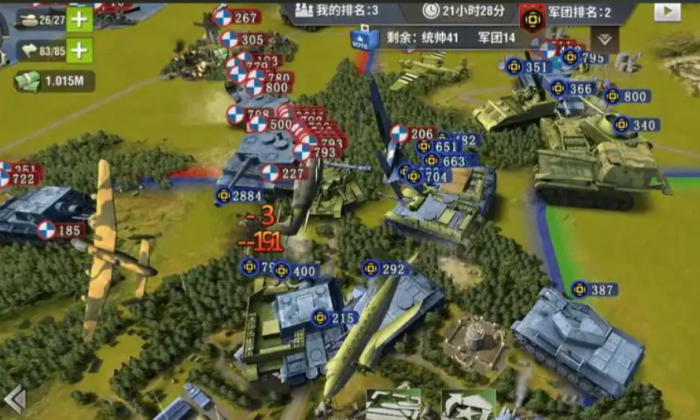Select the blue army marked 292
This screenshot has width=700, height=420.
coord(385,269)
